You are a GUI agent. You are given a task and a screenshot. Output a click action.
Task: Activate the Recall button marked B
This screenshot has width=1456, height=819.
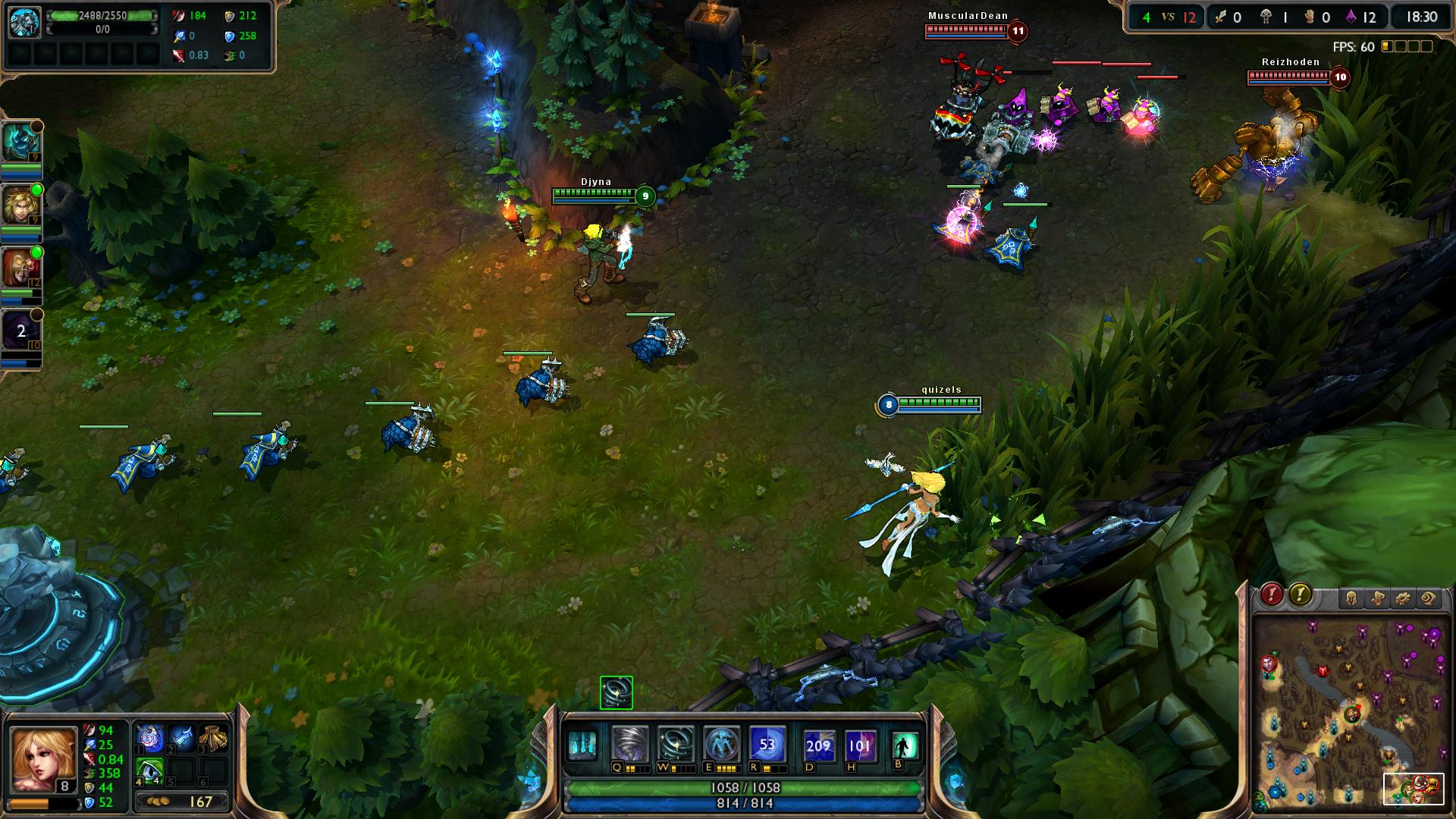905,745
